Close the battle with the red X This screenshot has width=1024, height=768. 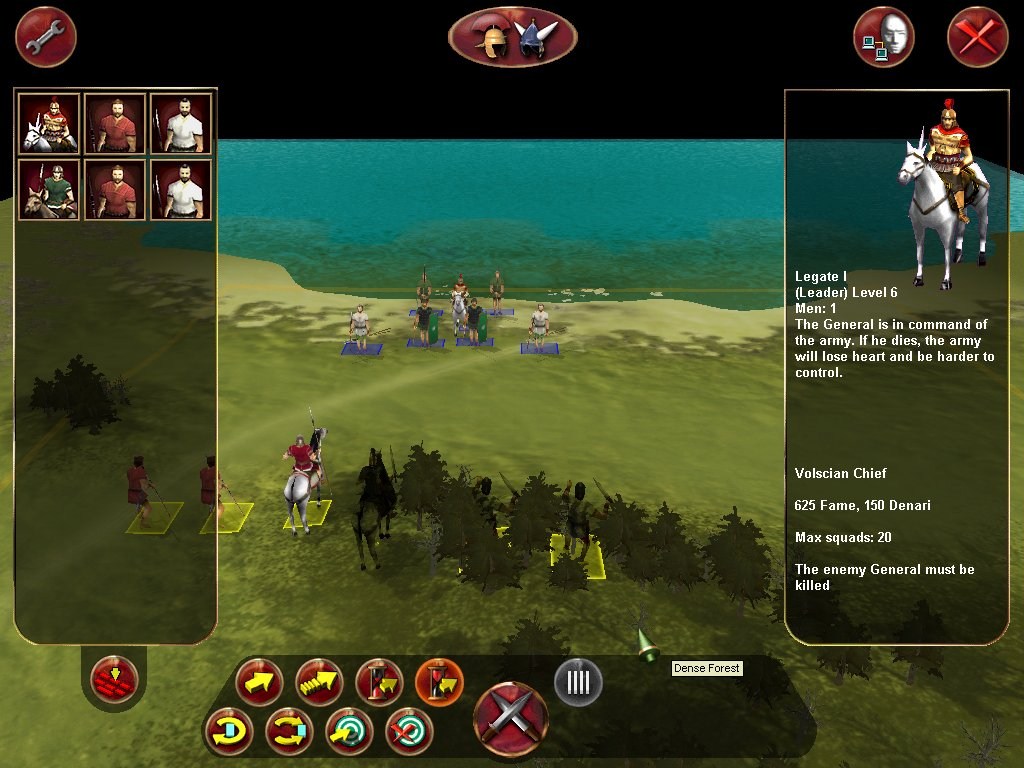point(977,37)
